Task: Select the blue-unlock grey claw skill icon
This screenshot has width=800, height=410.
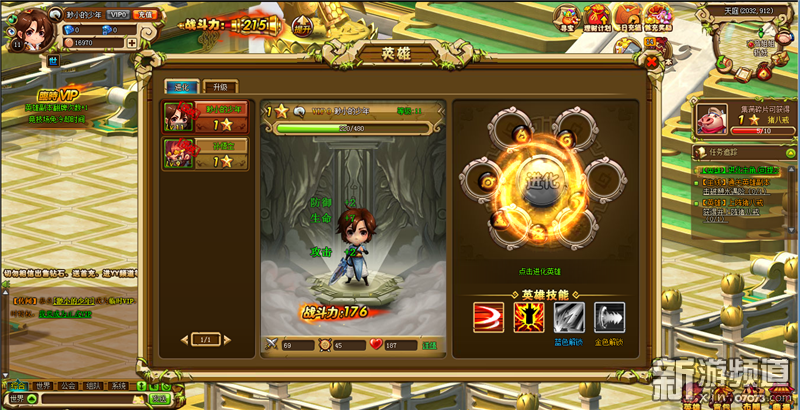Action: (569, 317)
